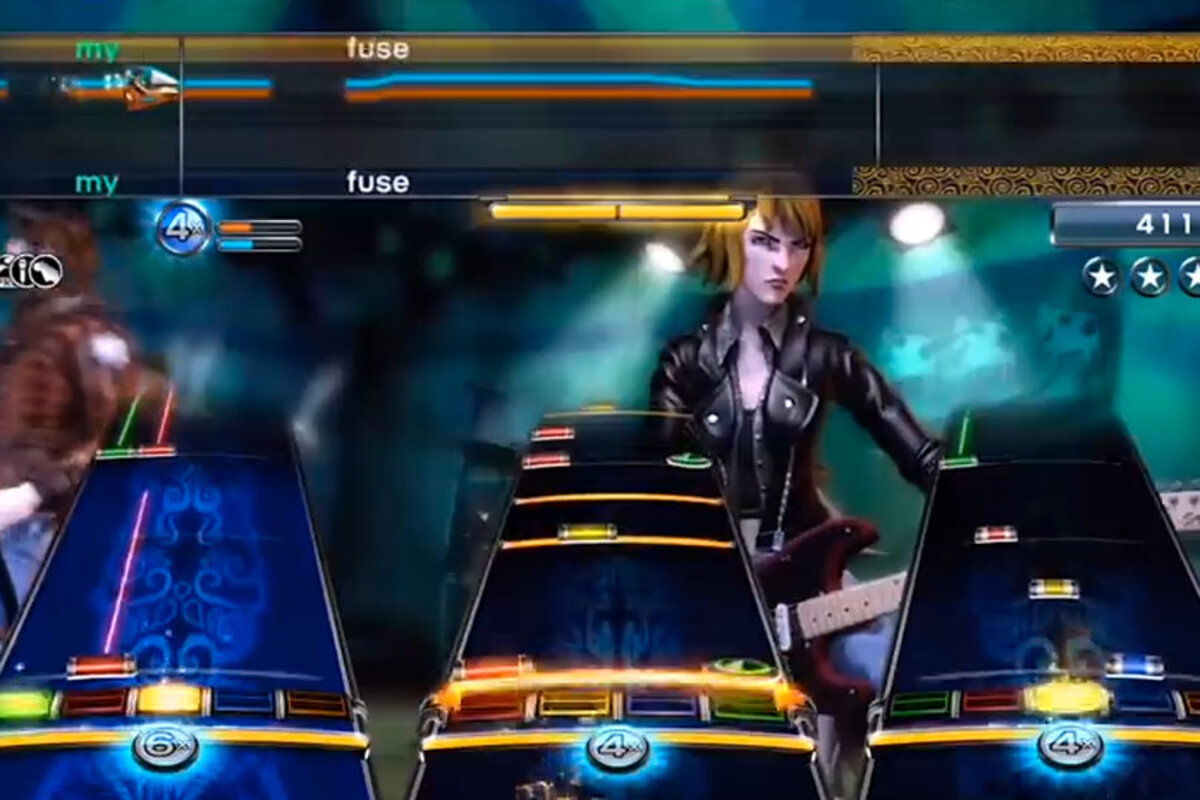Hit the green fret target on the 6x highway
This screenshot has width=1200, height=800.
(22, 703)
